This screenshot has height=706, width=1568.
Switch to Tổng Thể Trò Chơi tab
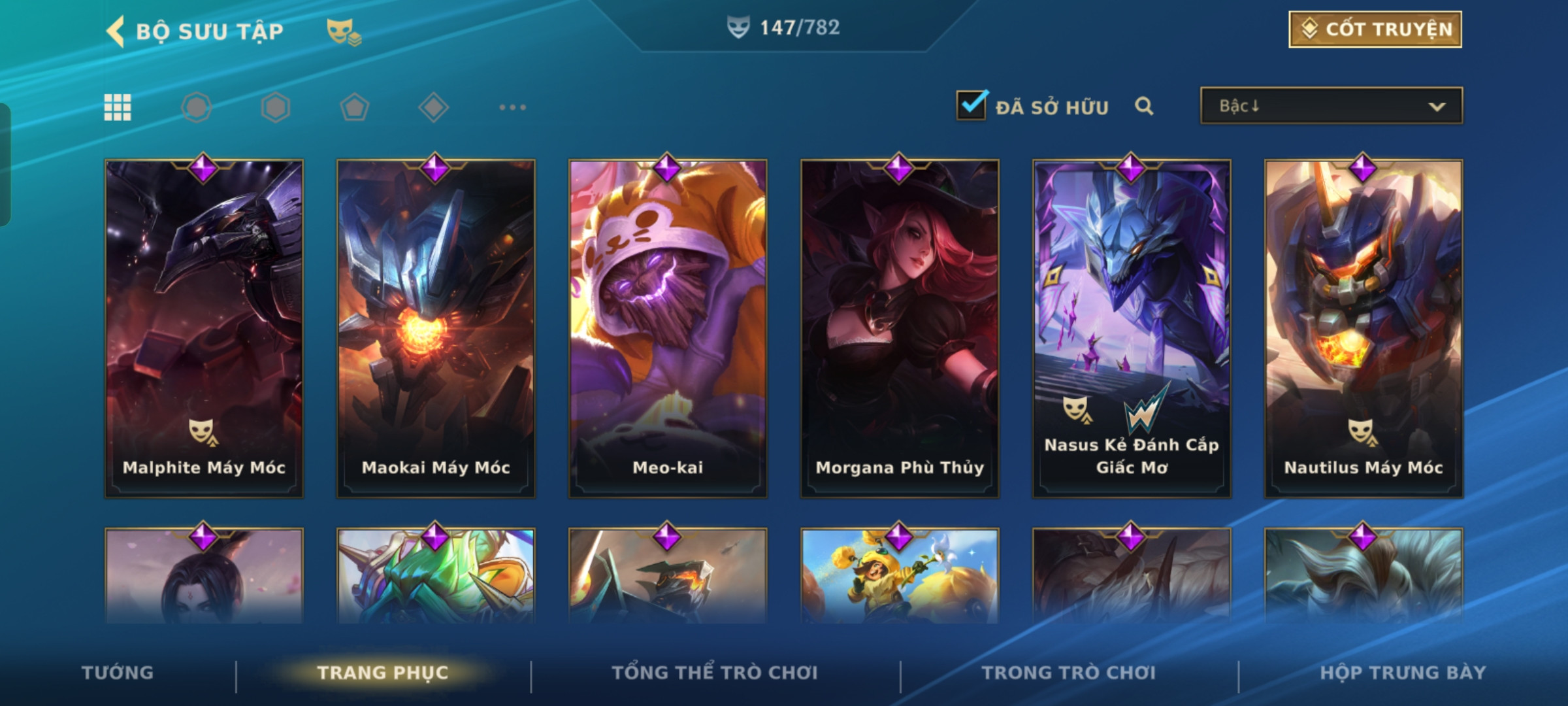coord(714,673)
